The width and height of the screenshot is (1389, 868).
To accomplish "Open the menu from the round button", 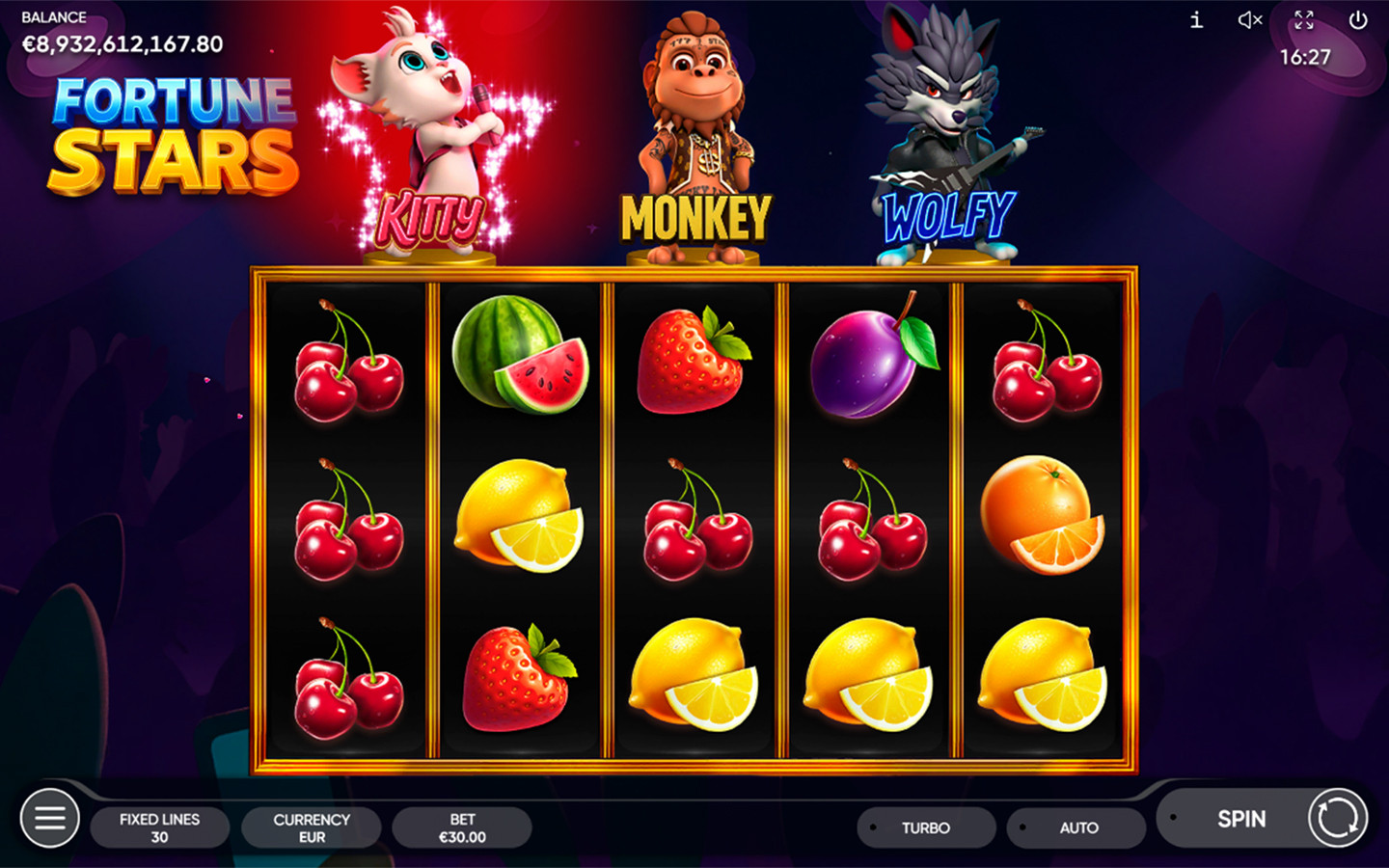I will pos(49,818).
